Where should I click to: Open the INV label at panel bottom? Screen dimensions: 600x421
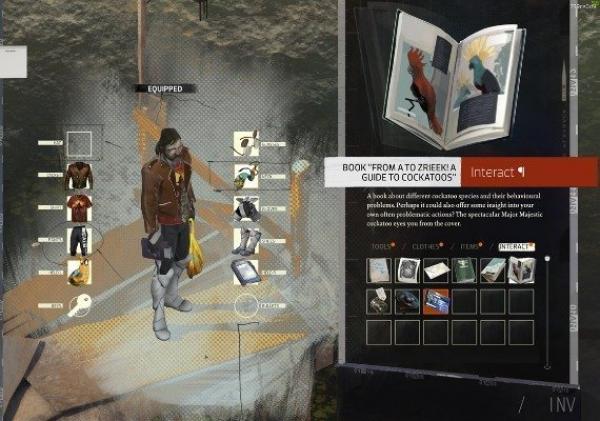pyautogui.click(x=561, y=405)
